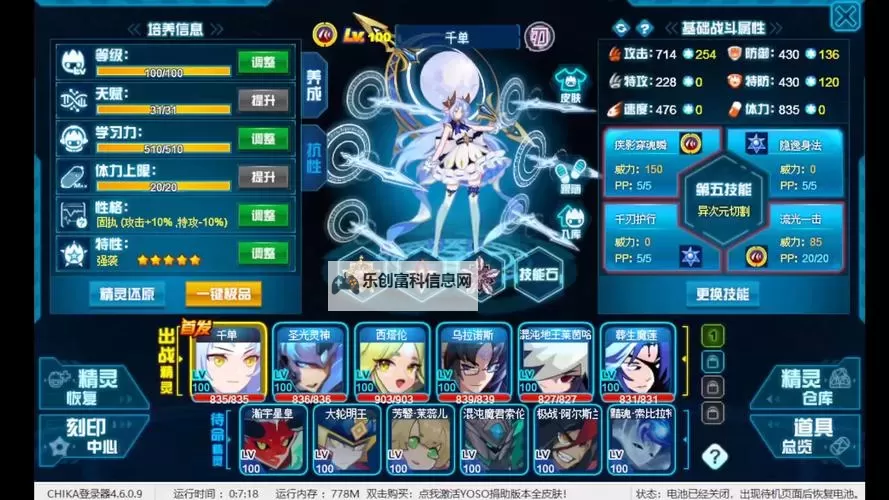Select 大轮明王 from the standby row

[347, 442]
